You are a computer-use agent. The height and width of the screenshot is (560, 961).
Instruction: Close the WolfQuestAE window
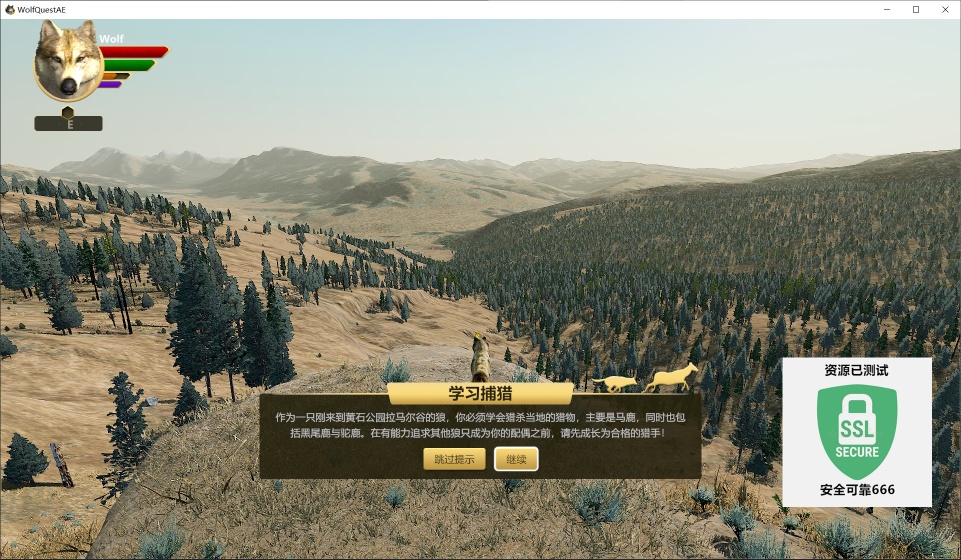tap(943, 9)
